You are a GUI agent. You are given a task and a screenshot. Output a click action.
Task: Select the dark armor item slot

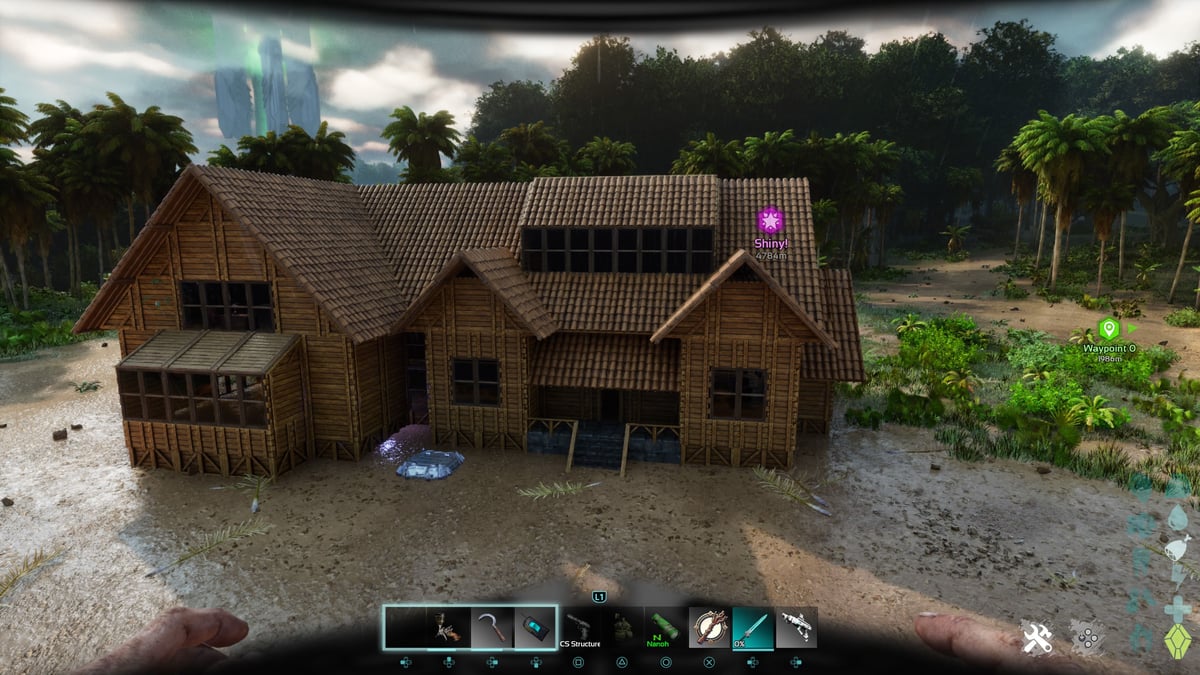click(622, 627)
